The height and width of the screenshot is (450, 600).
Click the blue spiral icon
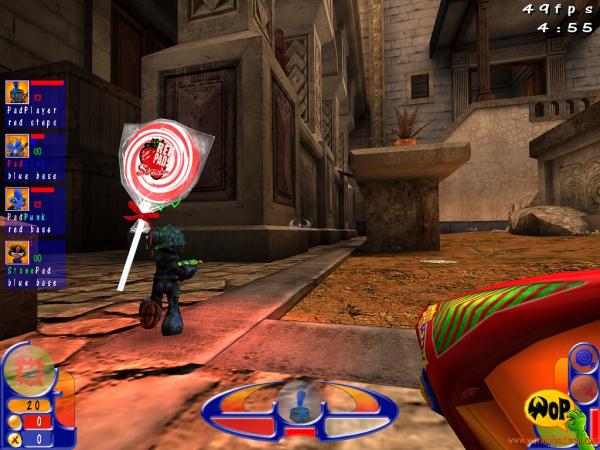(583, 357)
